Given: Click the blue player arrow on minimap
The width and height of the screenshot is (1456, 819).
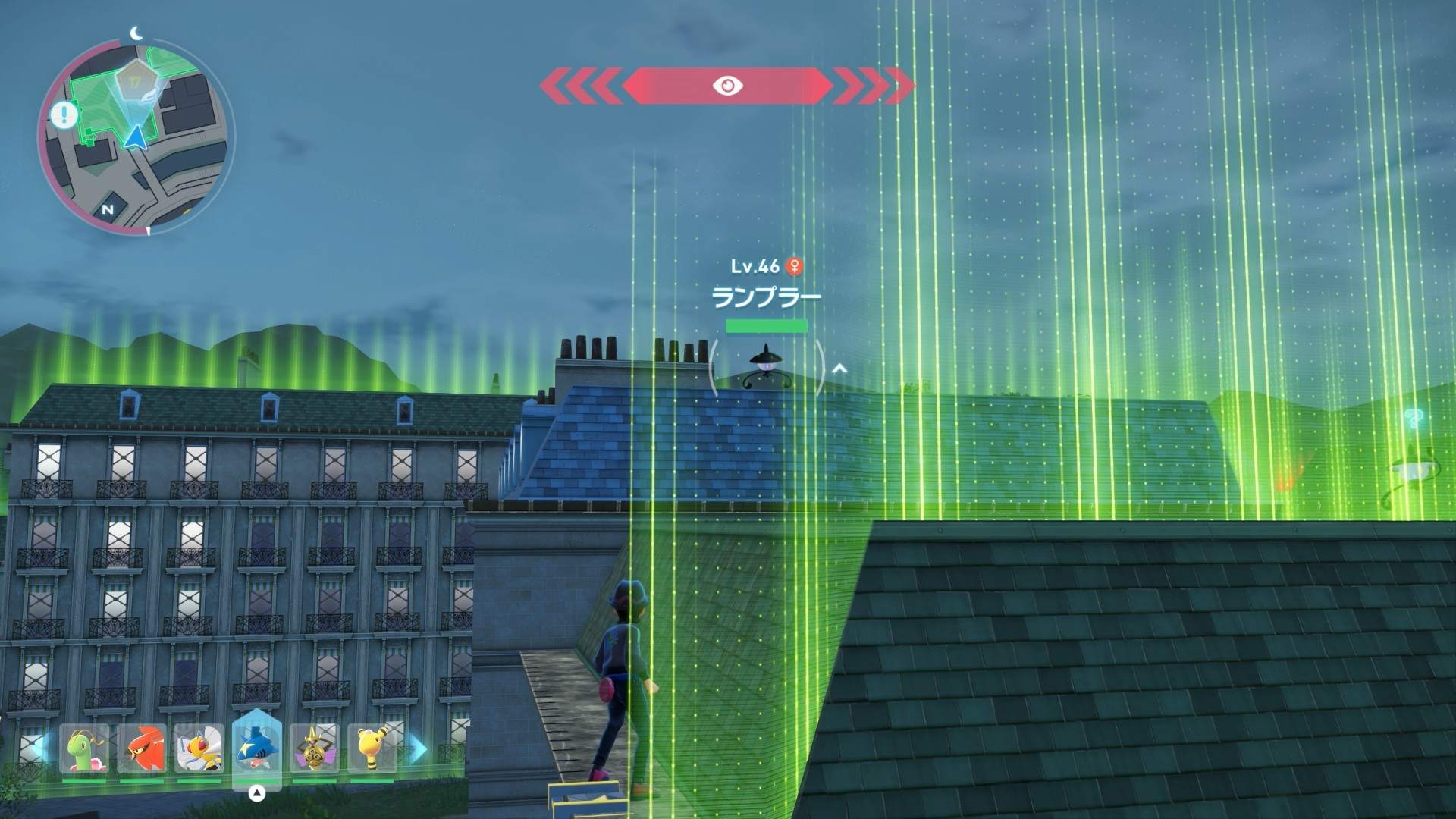Looking at the screenshot, I should (136, 138).
